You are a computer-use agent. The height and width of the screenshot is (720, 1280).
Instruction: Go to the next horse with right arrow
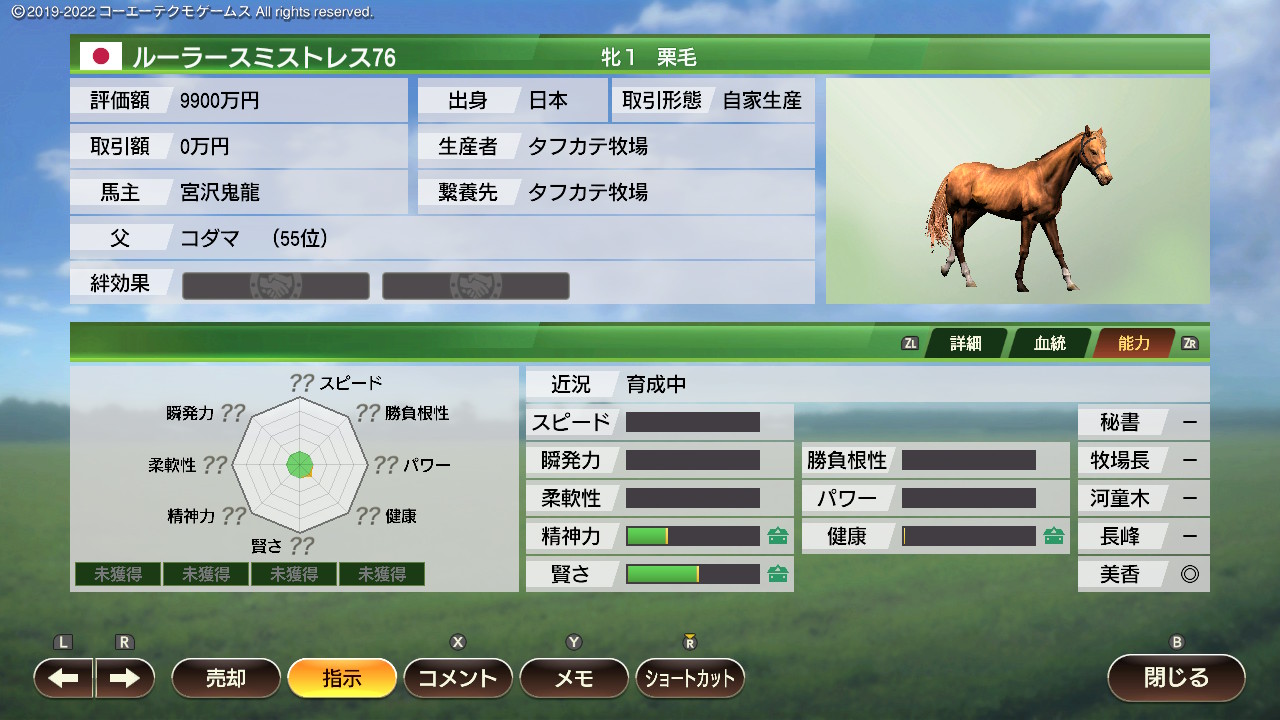click(125, 678)
